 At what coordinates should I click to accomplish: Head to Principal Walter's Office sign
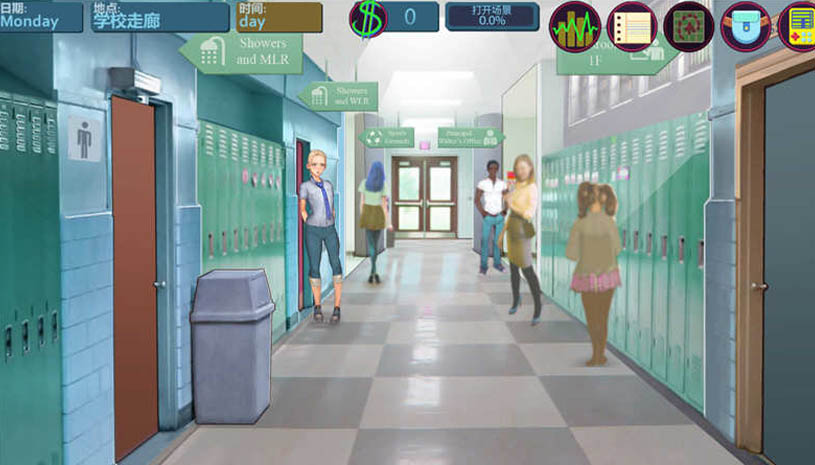tap(469, 138)
